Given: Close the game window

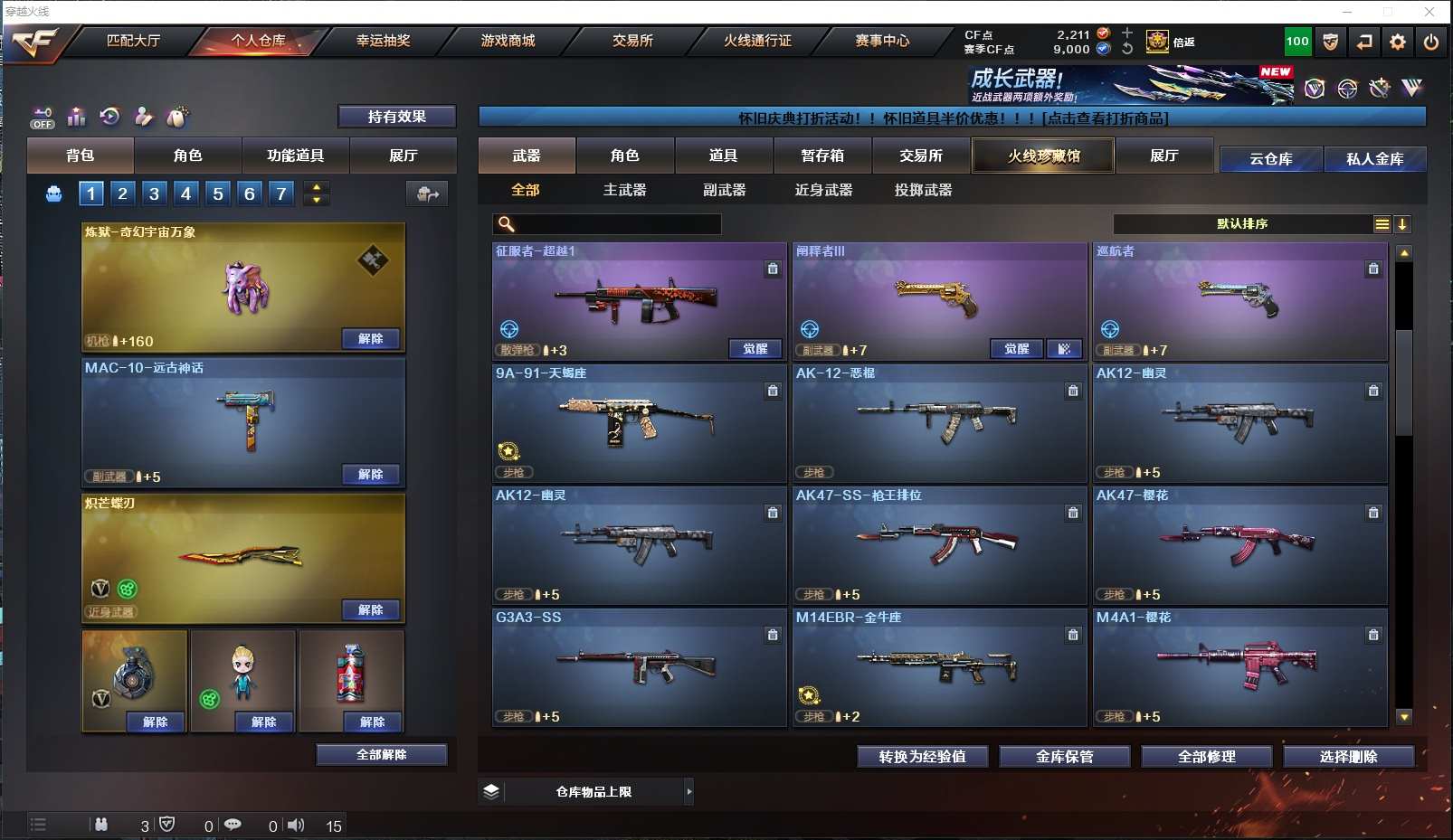Looking at the screenshot, I should 1429,12.
